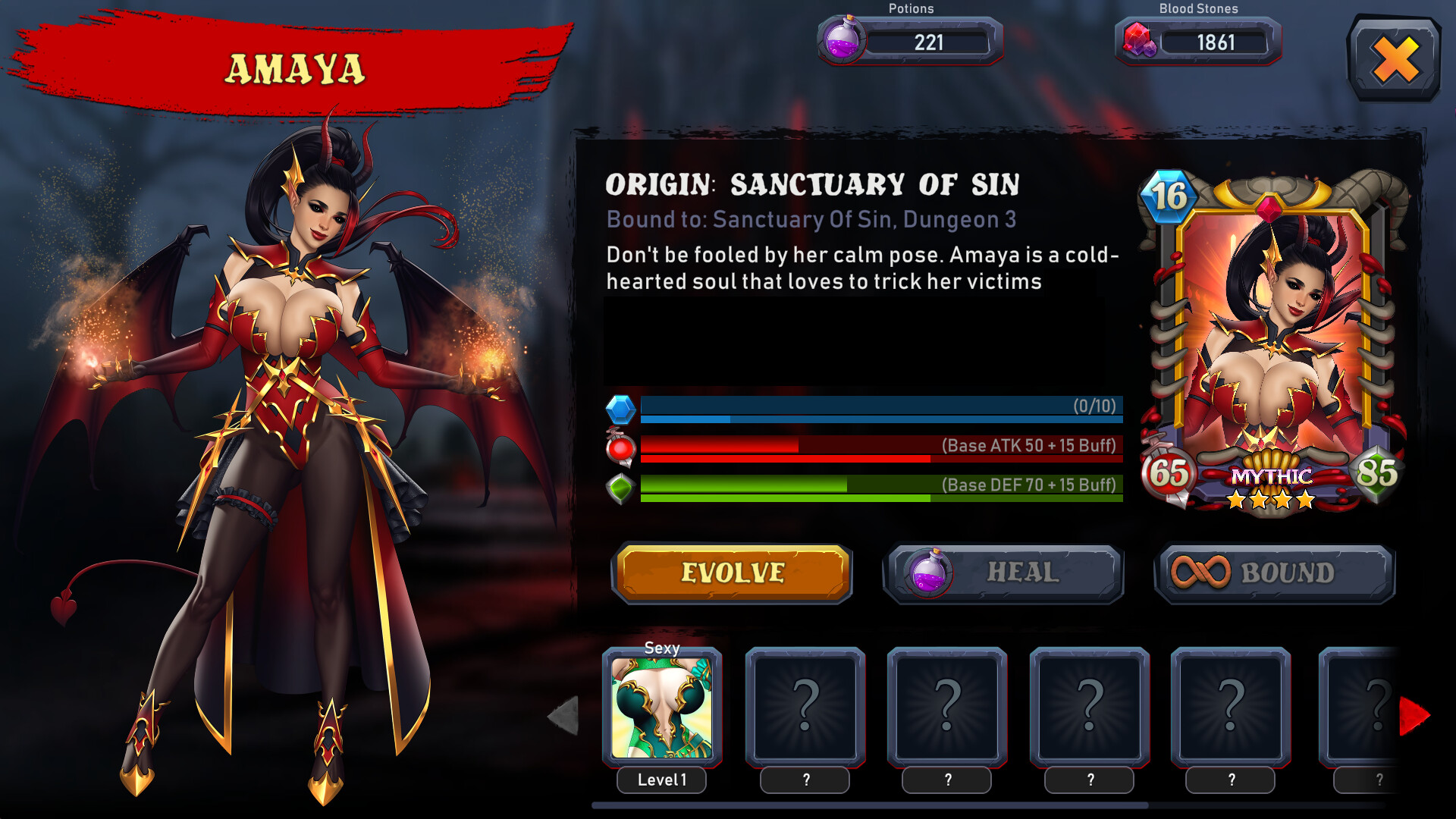1456x819 pixels.
Task: Click the blue evolution gem beside the 0/10 bar
Action: pos(622,410)
